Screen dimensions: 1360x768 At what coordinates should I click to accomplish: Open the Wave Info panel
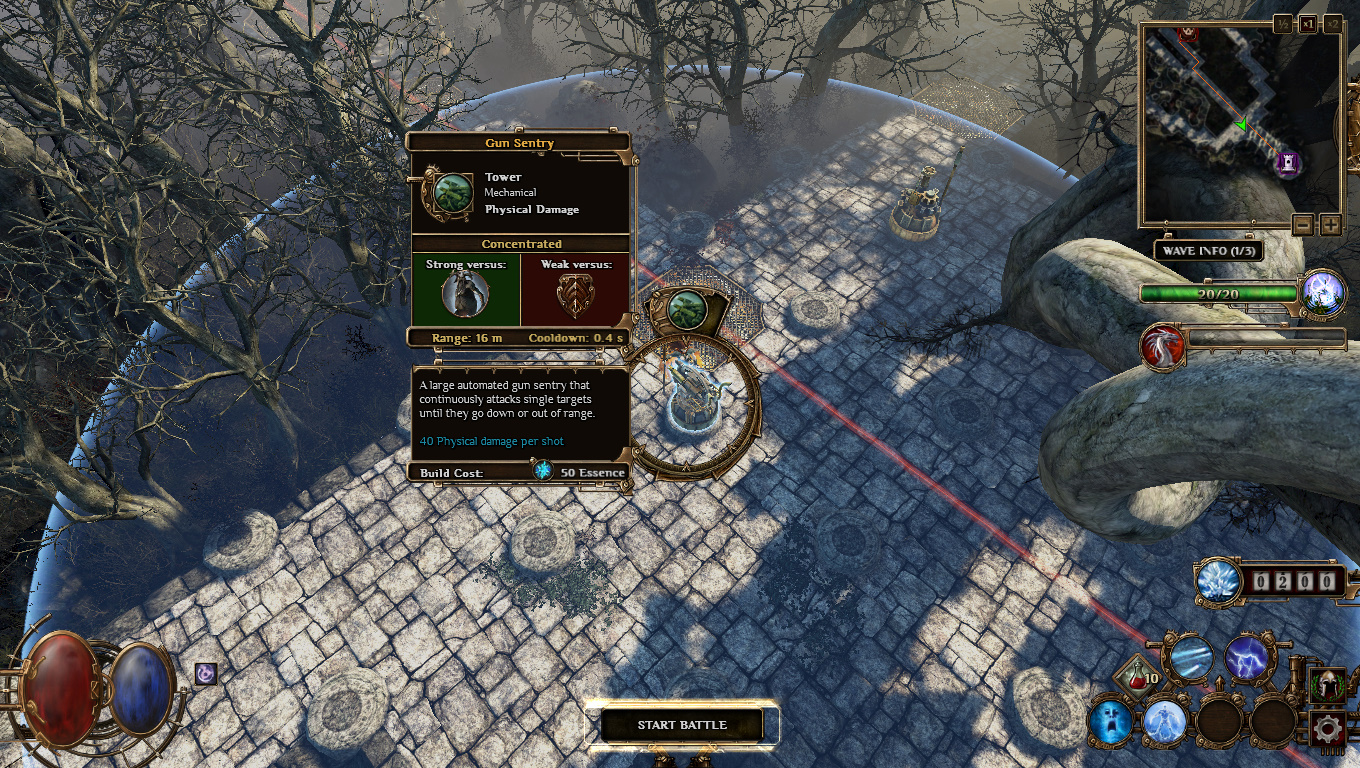pyautogui.click(x=1208, y=251)
